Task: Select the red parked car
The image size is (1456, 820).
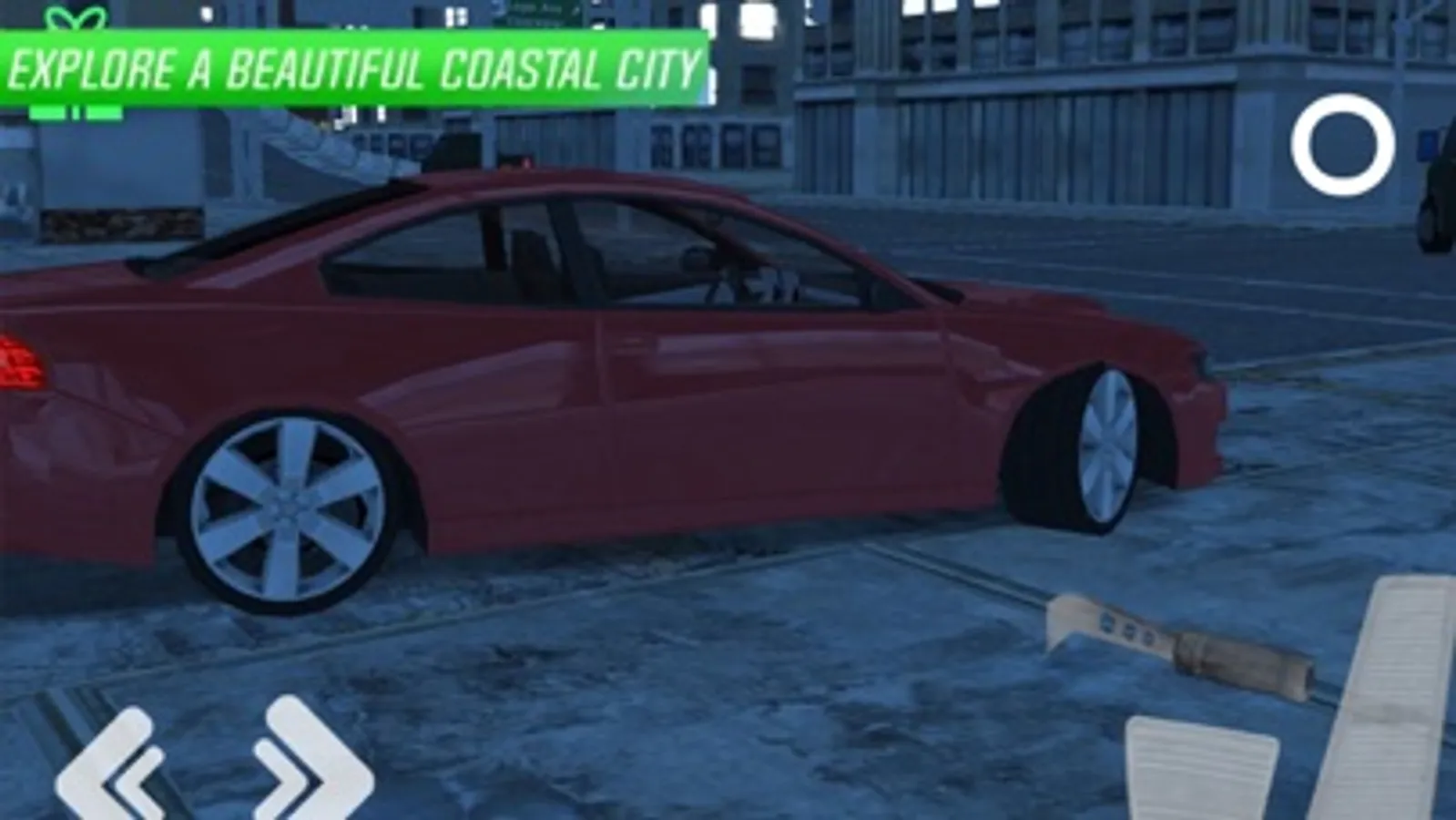Action: click(592, 364)
